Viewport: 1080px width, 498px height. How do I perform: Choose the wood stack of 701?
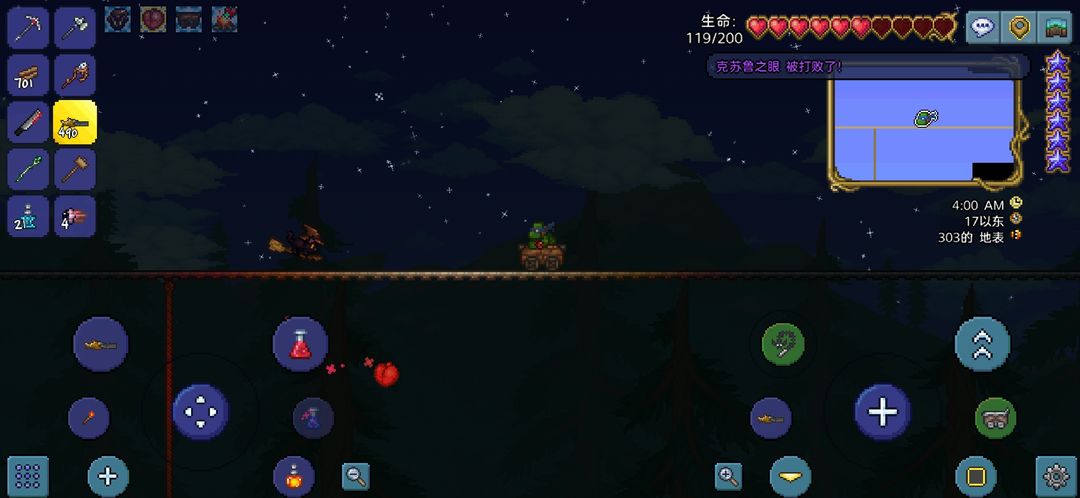coord(30,75)
